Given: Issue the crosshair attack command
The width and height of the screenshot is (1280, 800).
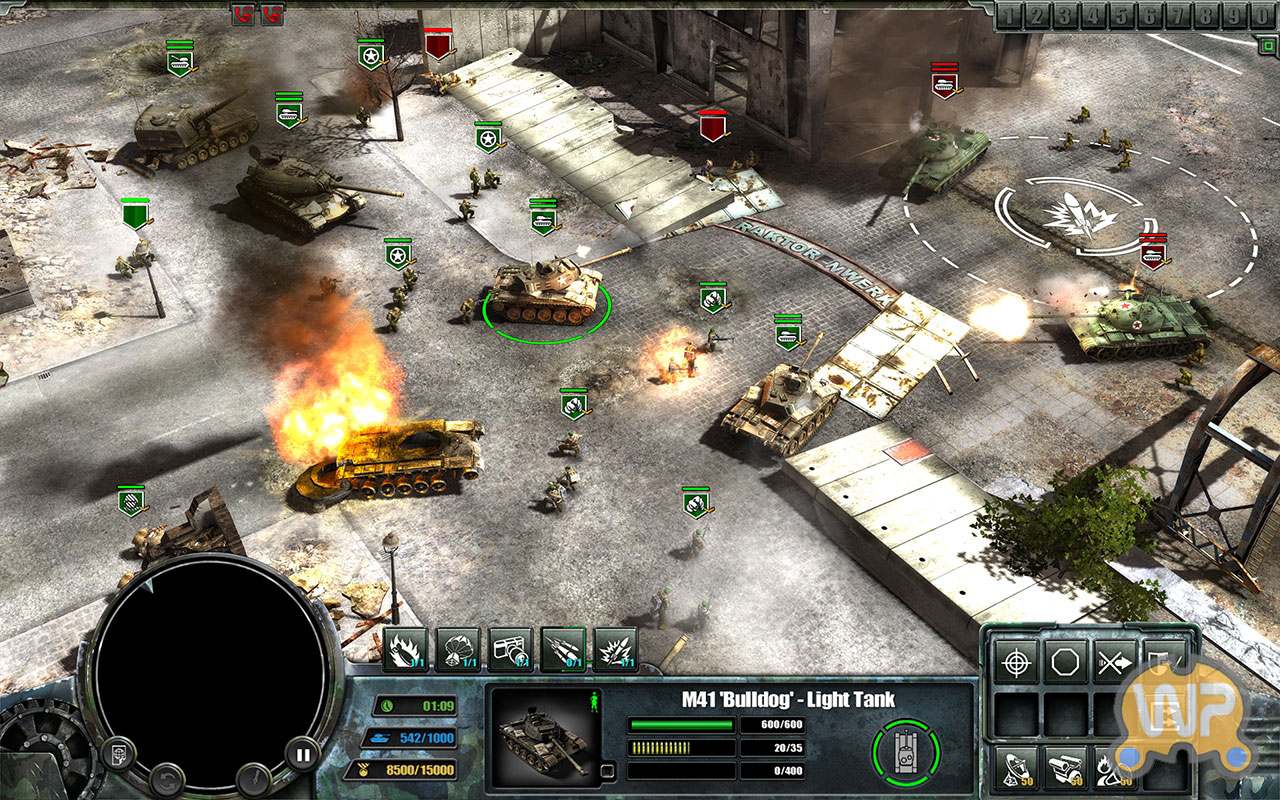Looking at the screenshot, I should click(x=1016, y=663).
